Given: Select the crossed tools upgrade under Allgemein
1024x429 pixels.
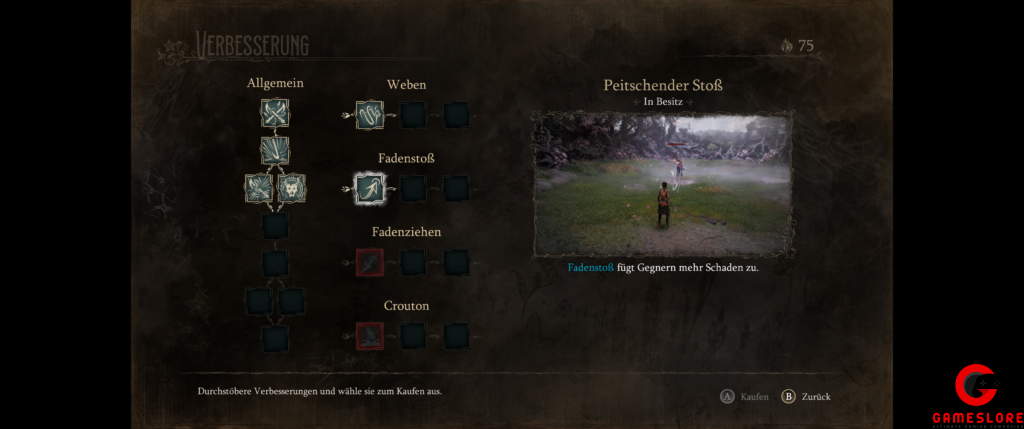Looking at the screenshot, I should coord(275,114).
